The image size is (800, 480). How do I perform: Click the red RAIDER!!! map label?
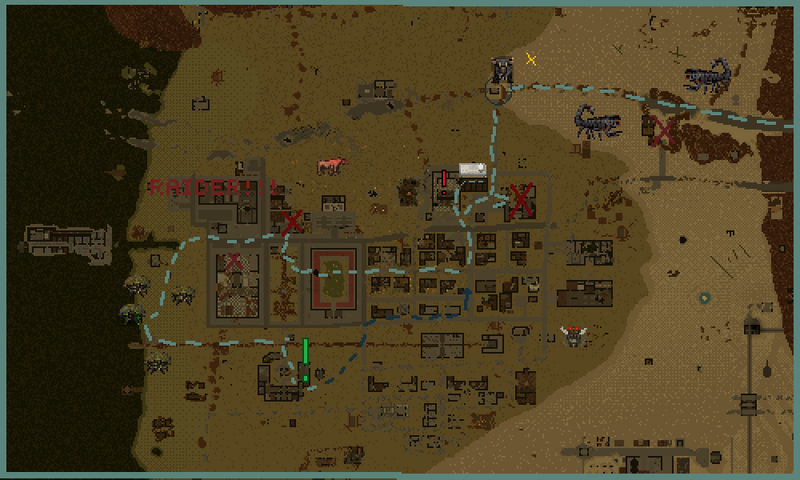(x=210, y=187)
